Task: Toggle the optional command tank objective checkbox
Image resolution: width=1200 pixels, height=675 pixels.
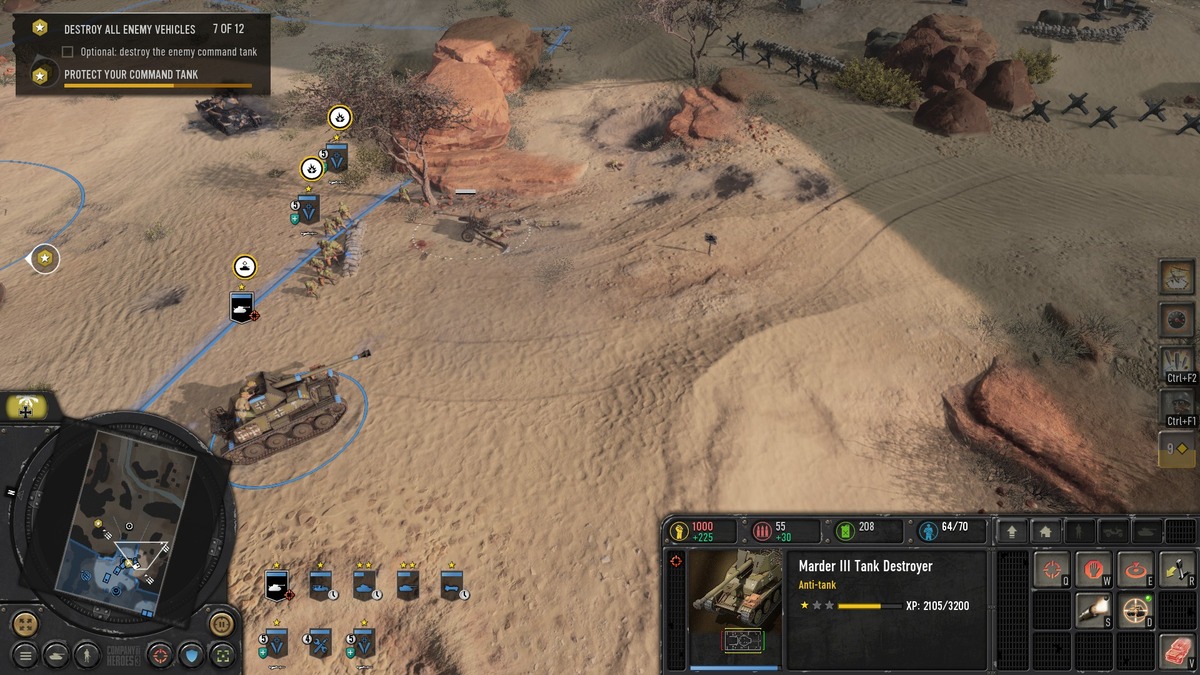Action: pyautogui.click(x=68, y=51)
